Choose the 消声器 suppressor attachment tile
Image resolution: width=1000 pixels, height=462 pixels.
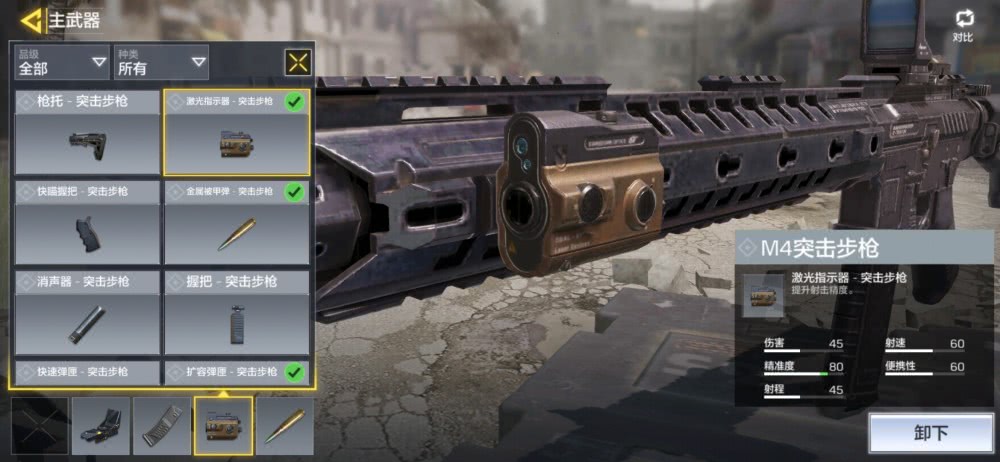87,313
